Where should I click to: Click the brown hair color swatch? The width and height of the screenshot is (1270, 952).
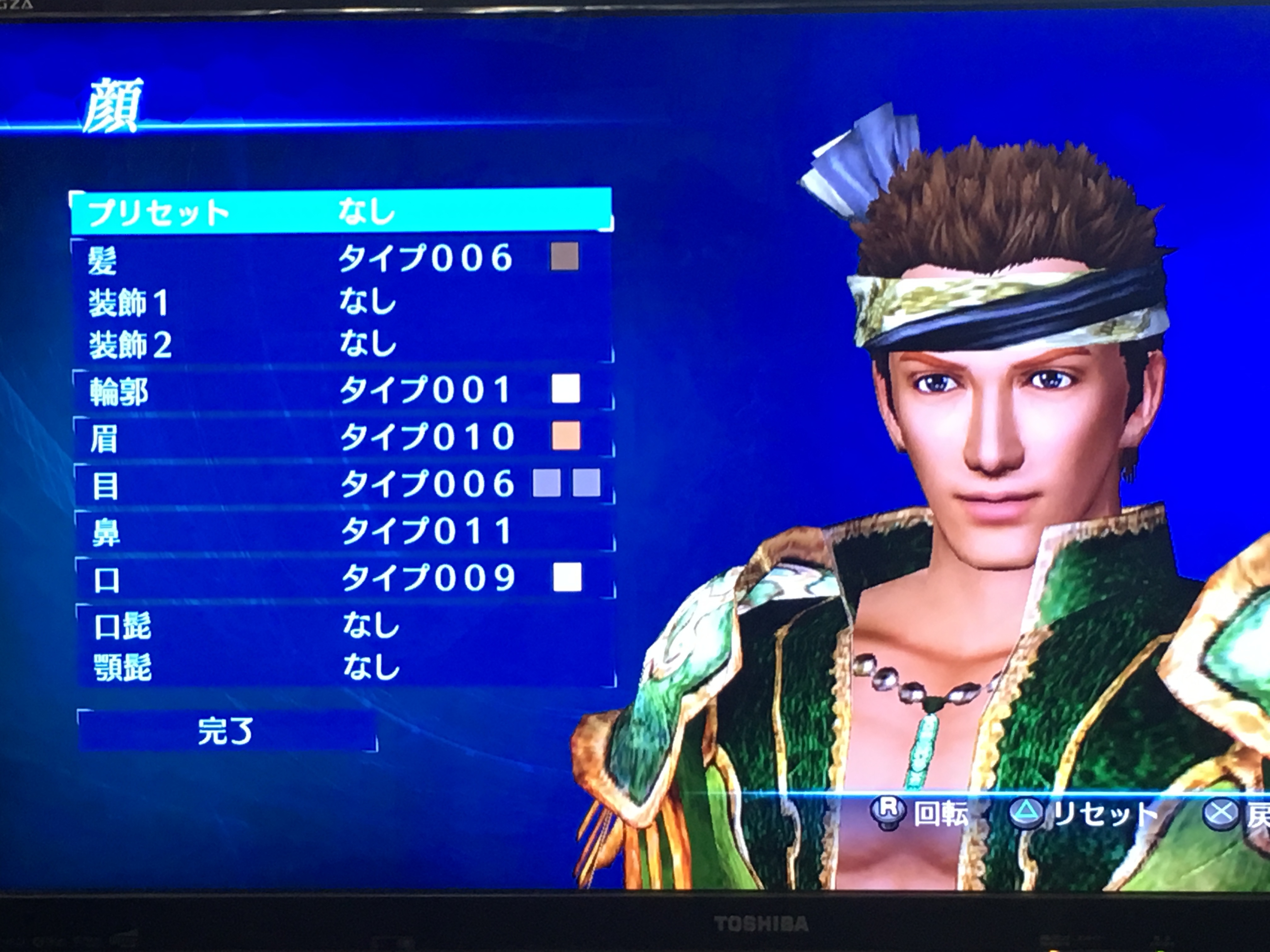pyautogui.click(x=564, y=256)
